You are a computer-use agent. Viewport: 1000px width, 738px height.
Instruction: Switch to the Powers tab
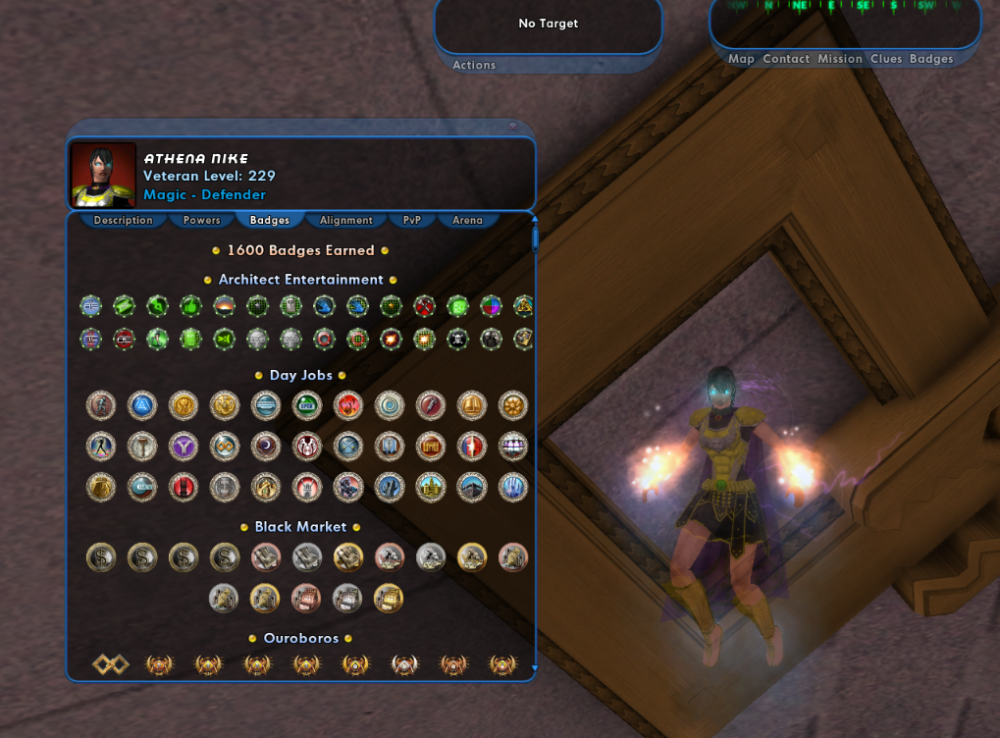[x=201, y=220]
